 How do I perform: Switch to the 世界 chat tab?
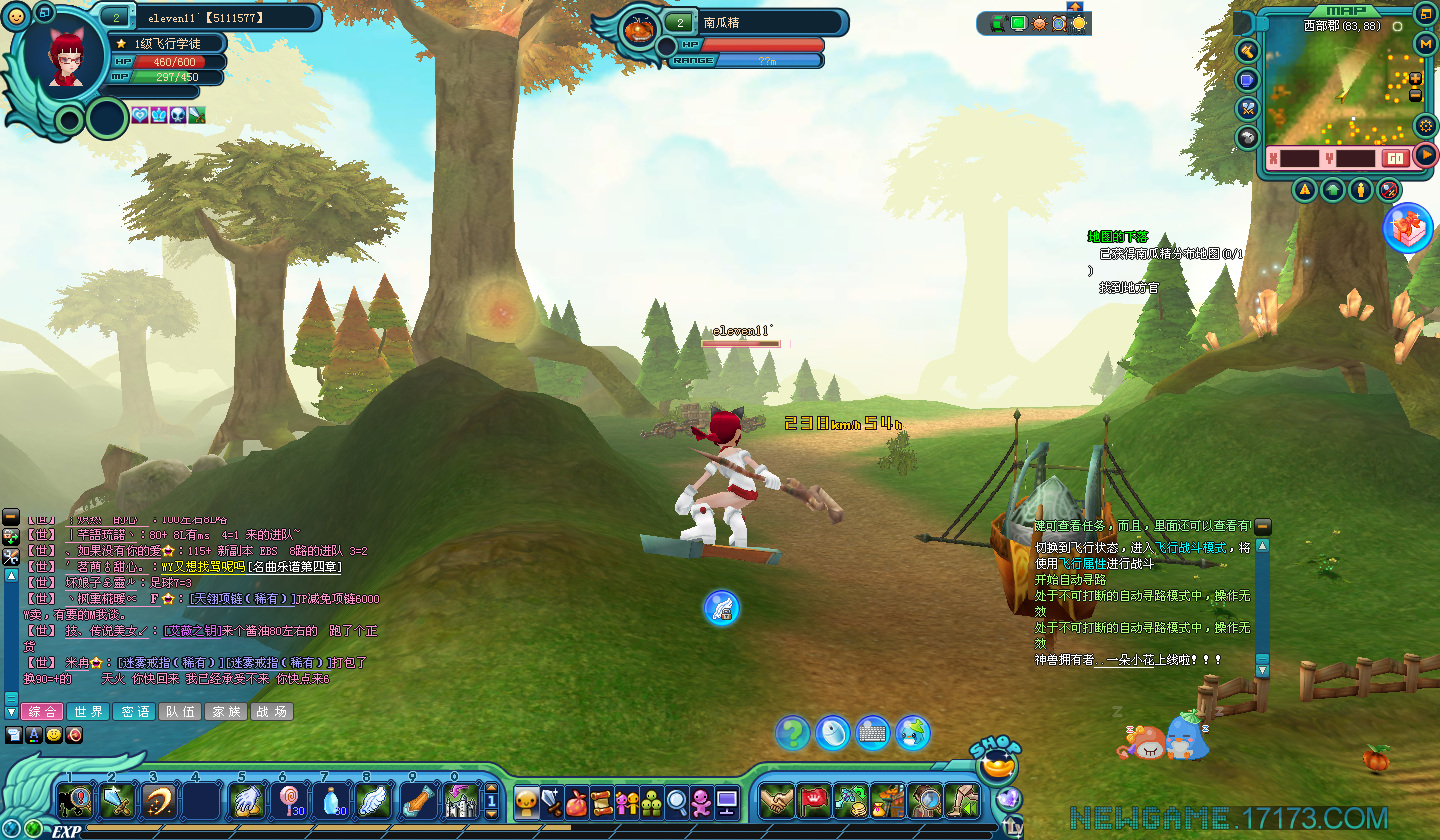(87, 712)
